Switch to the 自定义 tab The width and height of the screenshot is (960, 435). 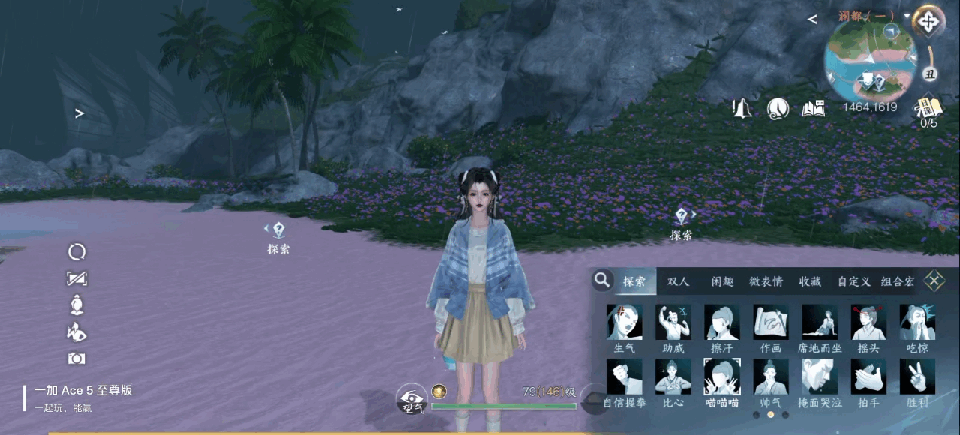[x=854, y=282]
